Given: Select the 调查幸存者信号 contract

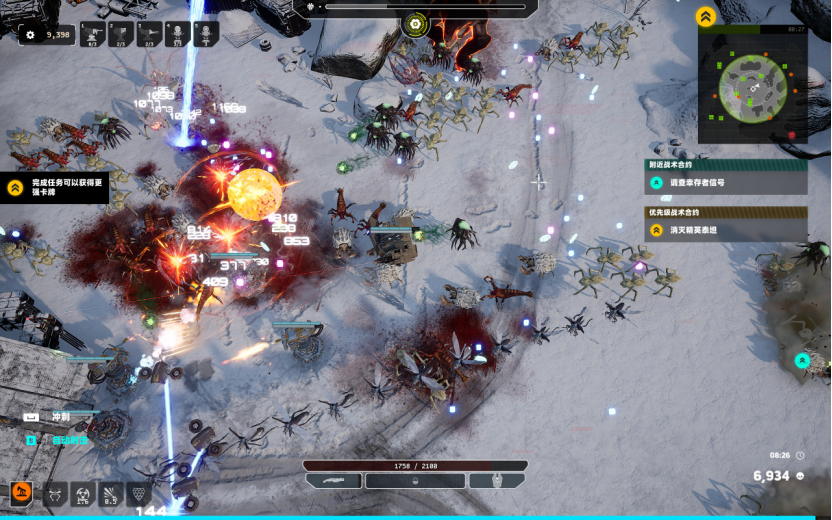Looking at the screenshot, I should point(725,182).
